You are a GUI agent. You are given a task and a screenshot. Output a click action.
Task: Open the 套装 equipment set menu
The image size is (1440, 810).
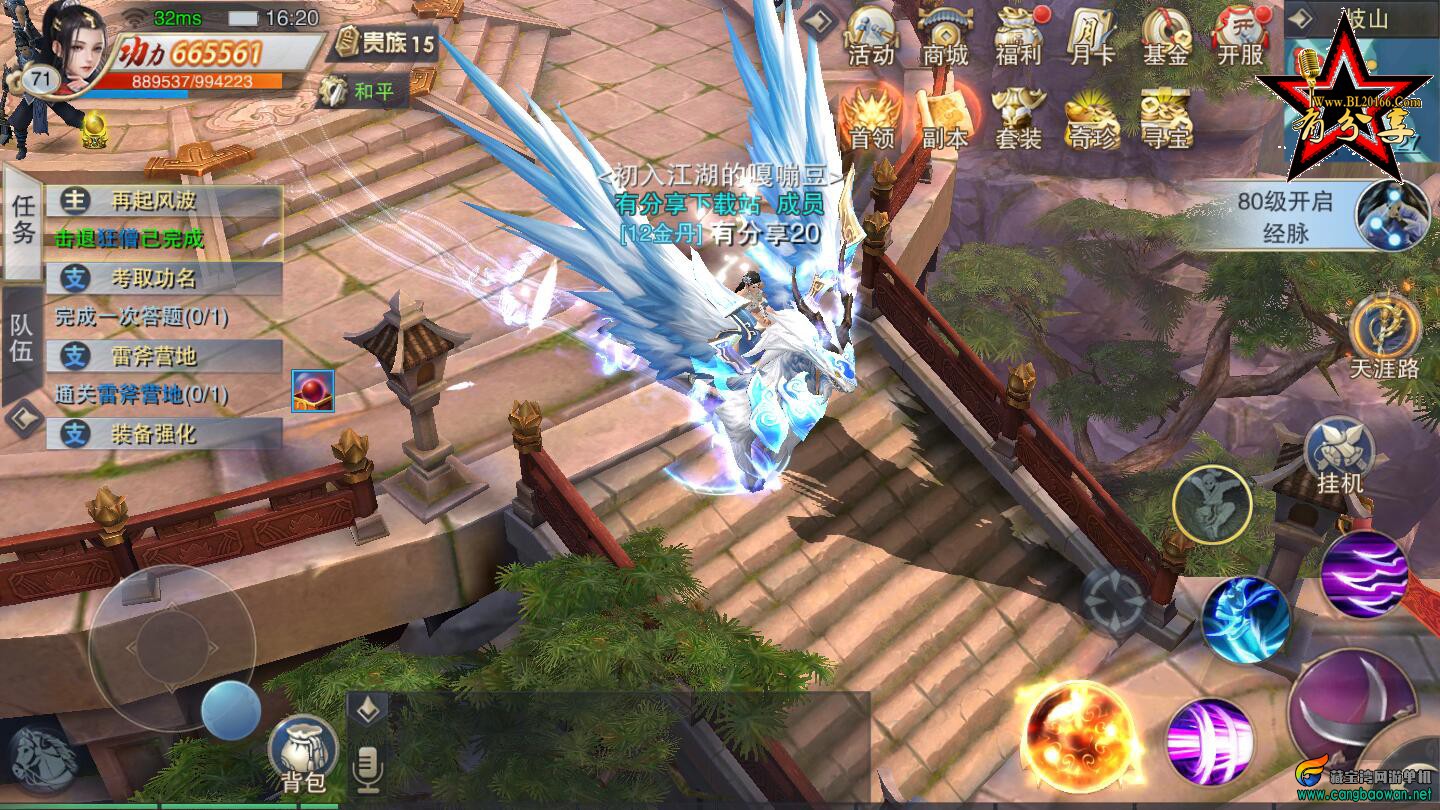pos(1019,118)
